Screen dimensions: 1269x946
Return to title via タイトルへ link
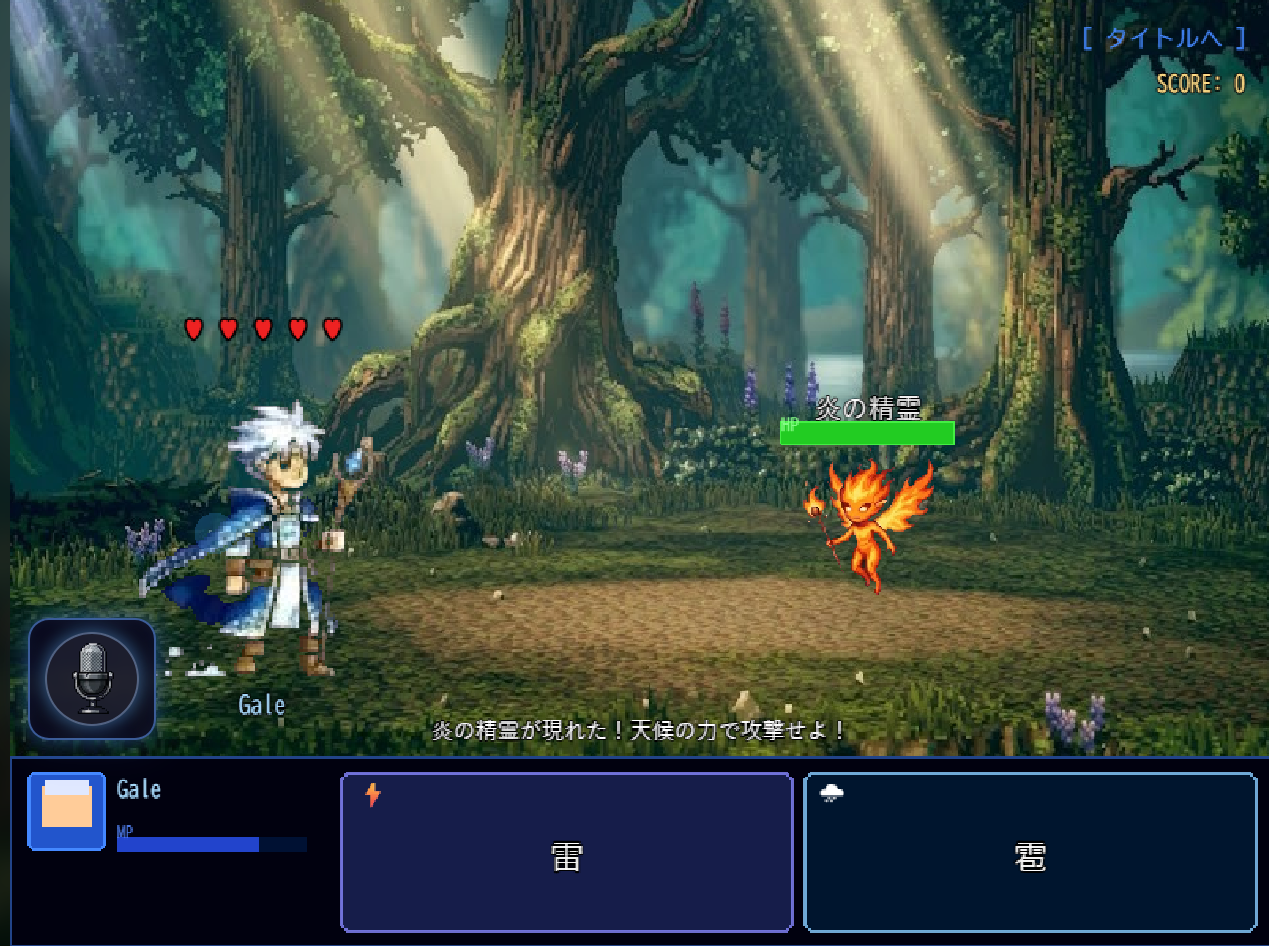tap(1164, 39)
